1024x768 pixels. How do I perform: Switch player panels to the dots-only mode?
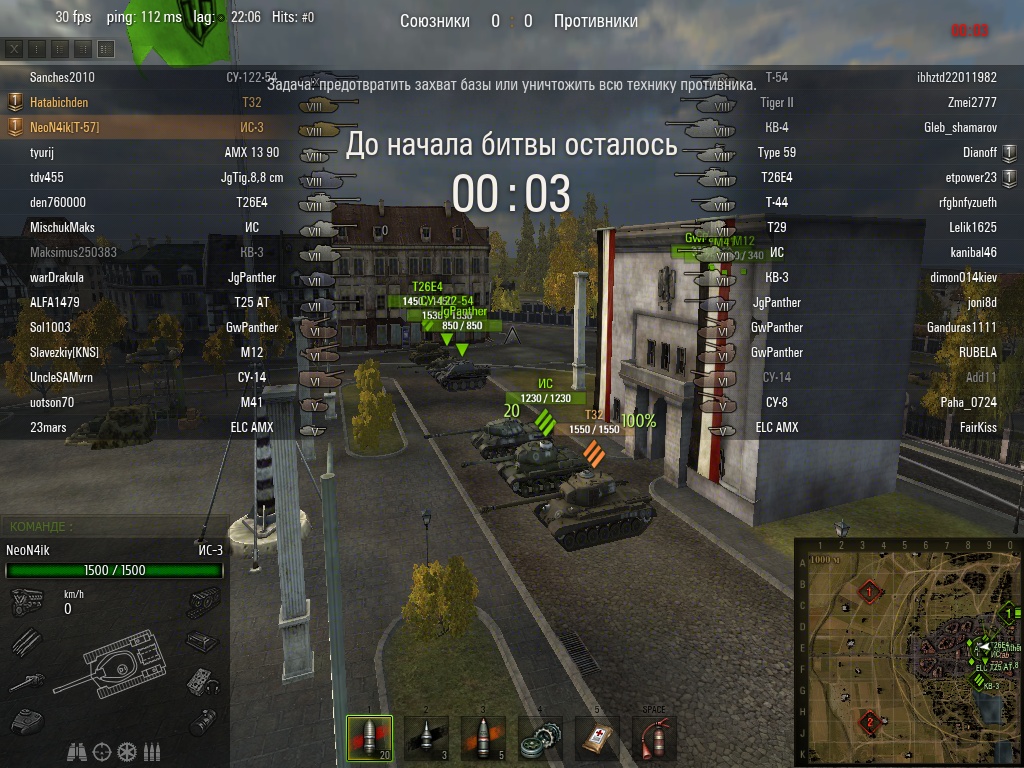coord(37,48)
